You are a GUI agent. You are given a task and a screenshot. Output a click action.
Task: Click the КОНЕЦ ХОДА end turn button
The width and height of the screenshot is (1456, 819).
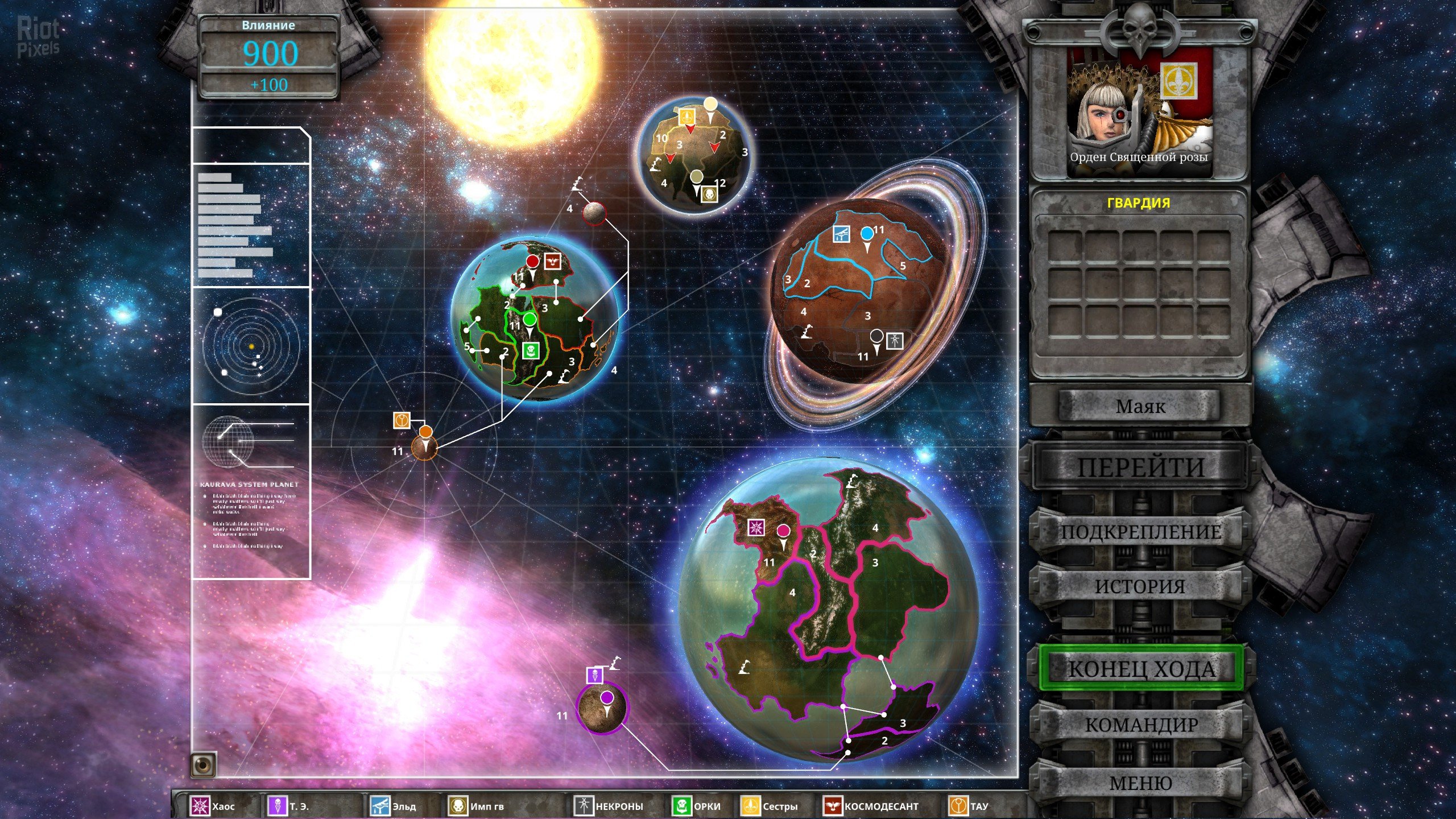click(x=1141, y=669)
